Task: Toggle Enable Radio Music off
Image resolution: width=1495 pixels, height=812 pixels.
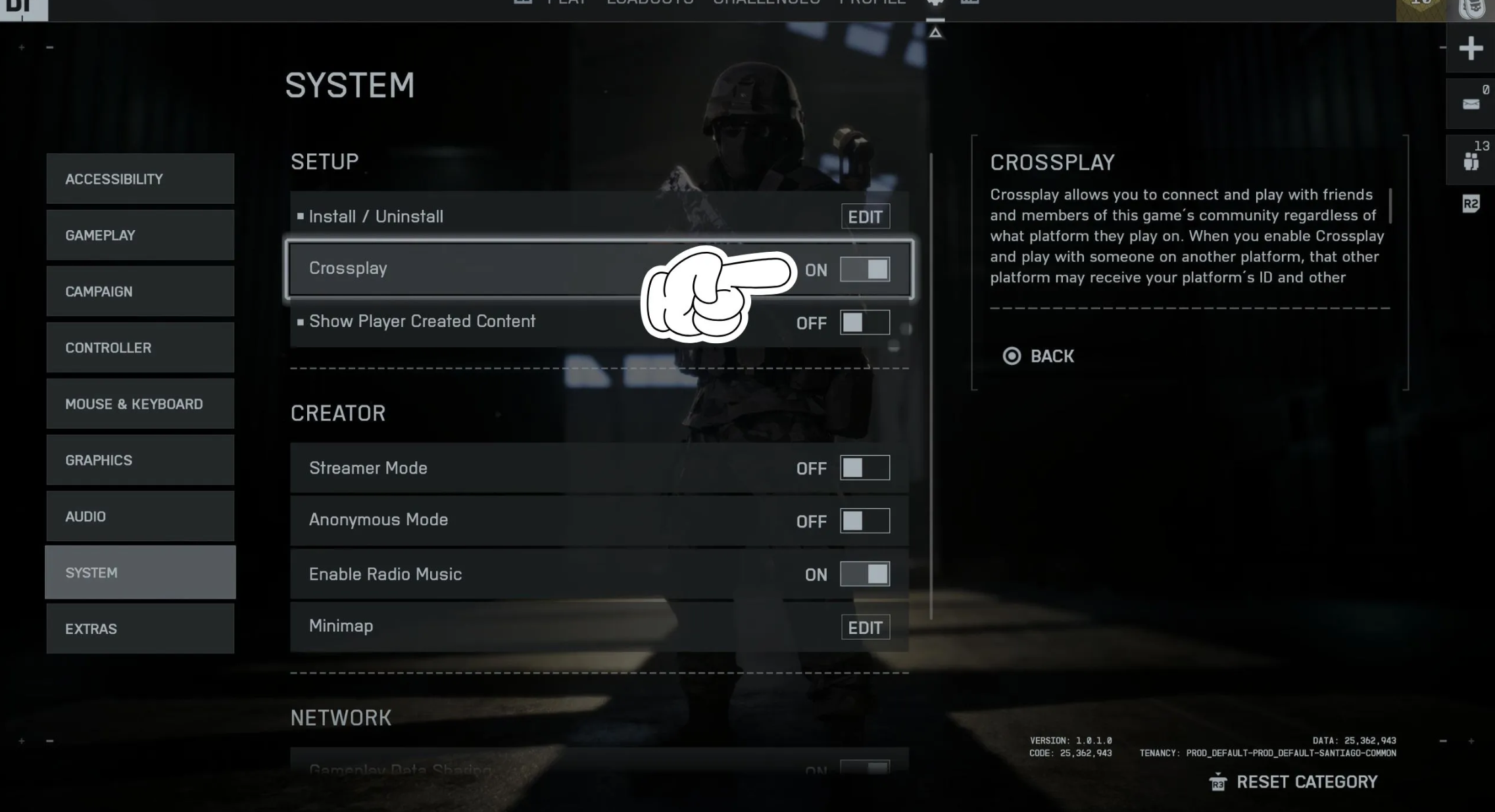Action: [x=865, y=574]
